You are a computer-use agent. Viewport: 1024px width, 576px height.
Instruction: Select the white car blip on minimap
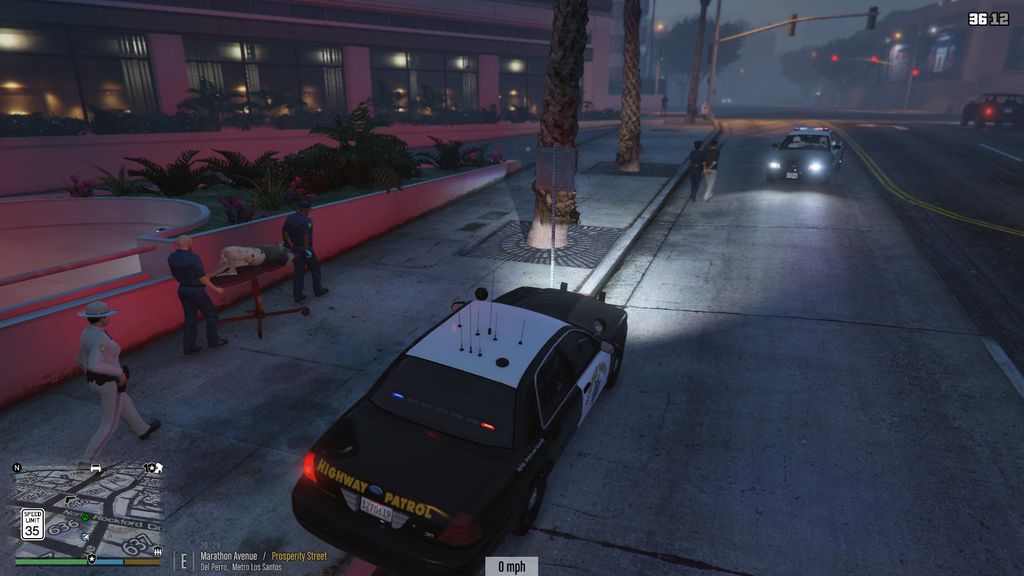coord(96,467)
